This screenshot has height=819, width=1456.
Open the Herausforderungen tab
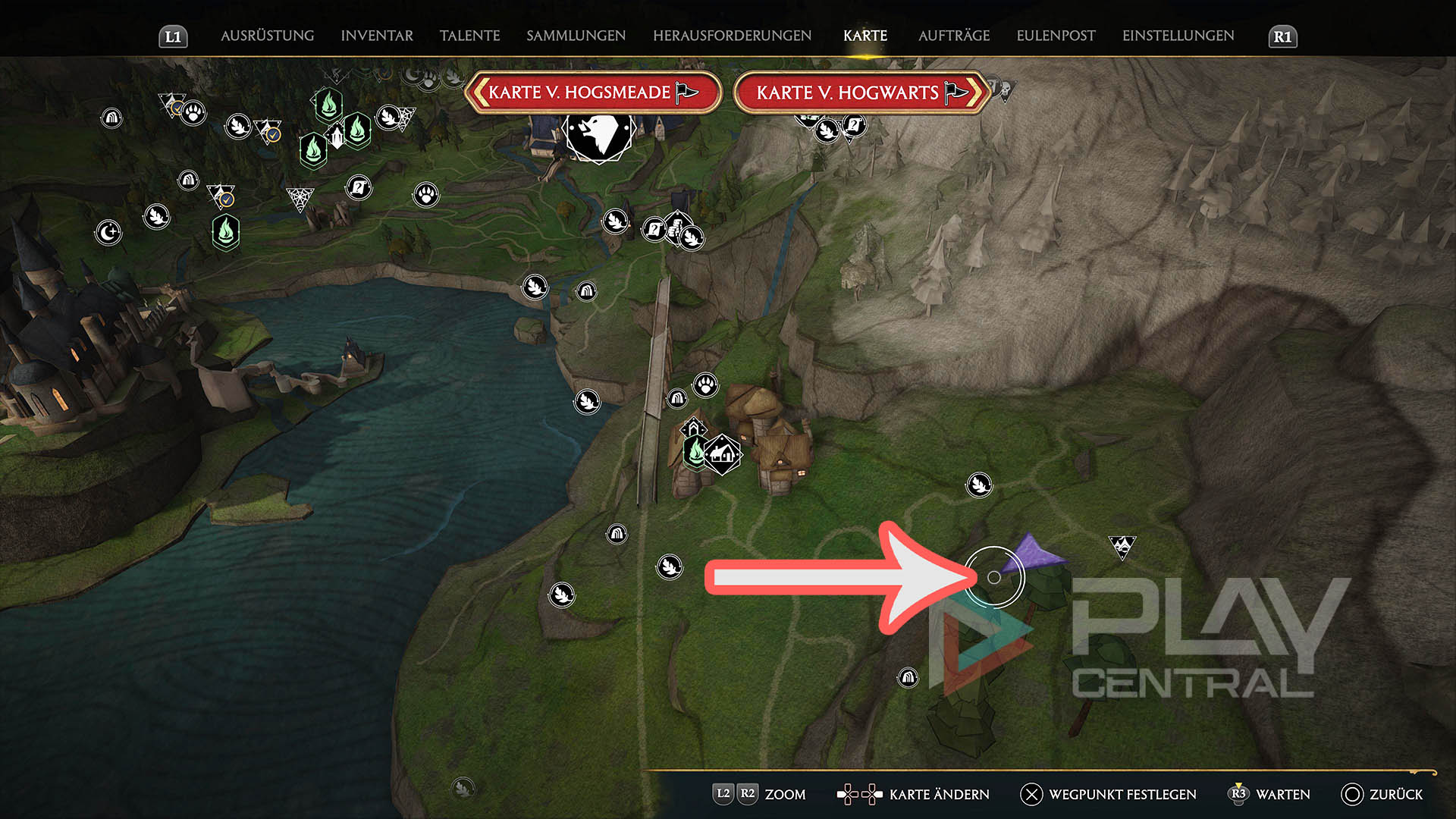(732, 36)
